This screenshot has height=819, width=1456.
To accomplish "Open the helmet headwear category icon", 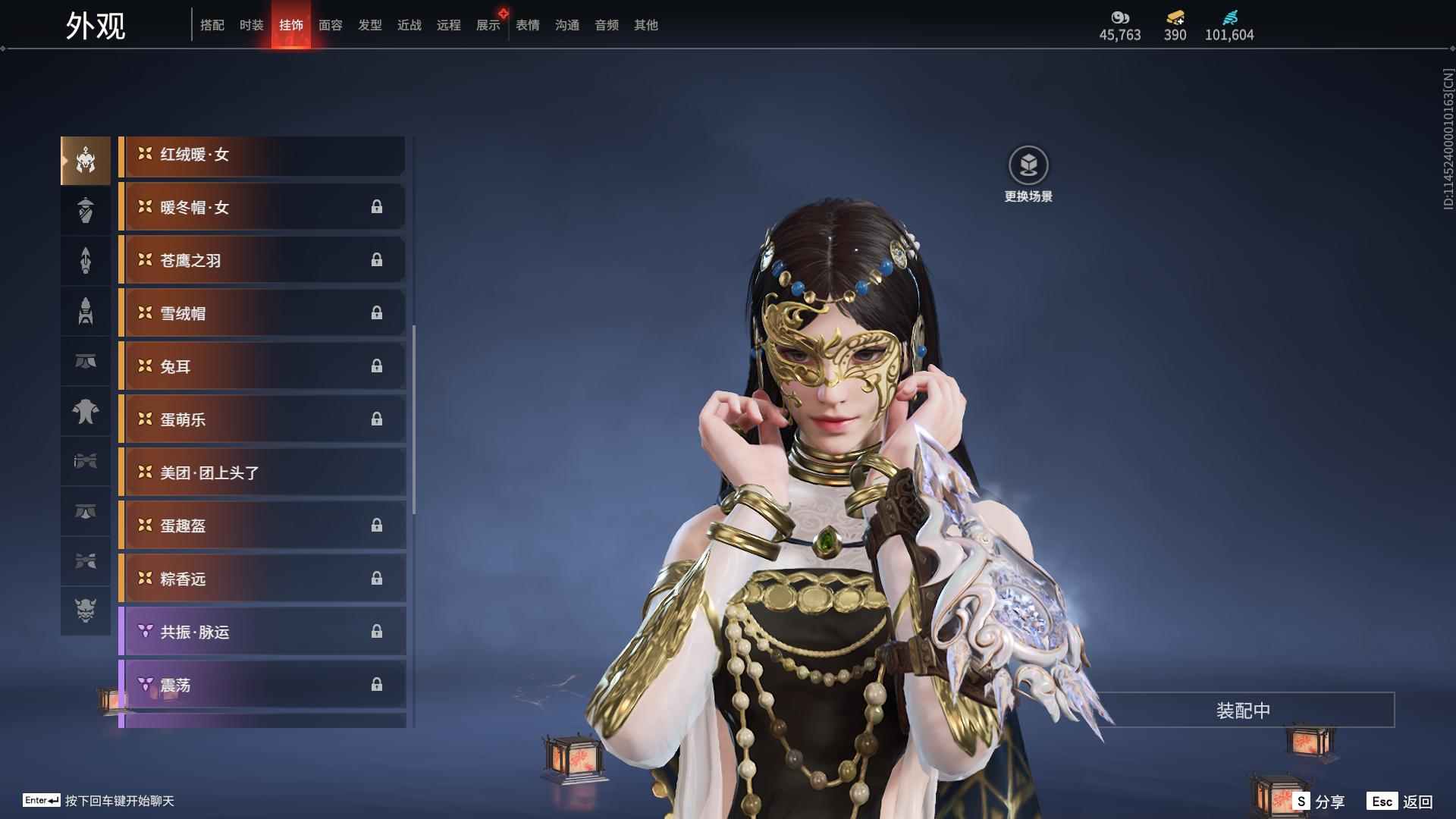I will (86, 160).
